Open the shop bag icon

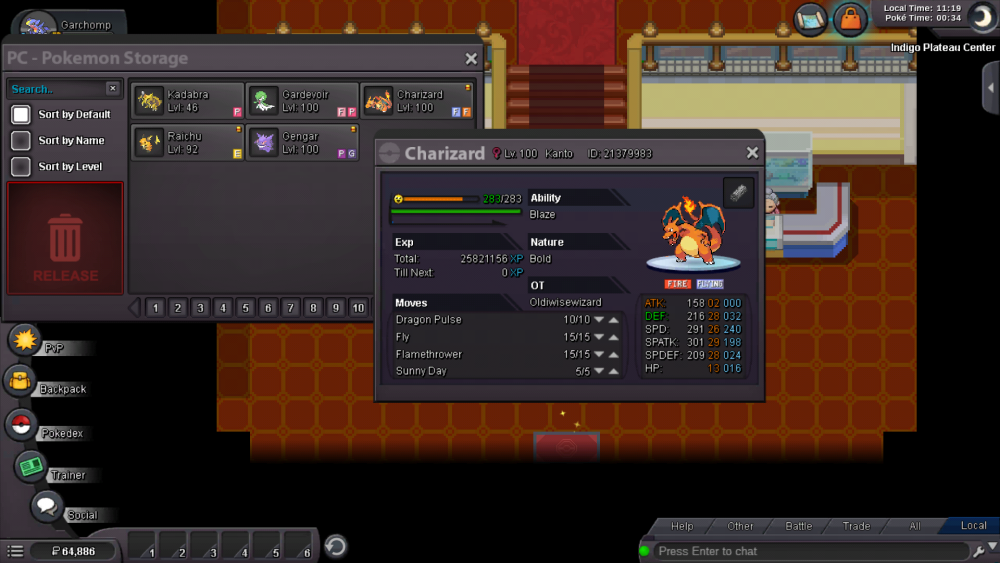850,19
